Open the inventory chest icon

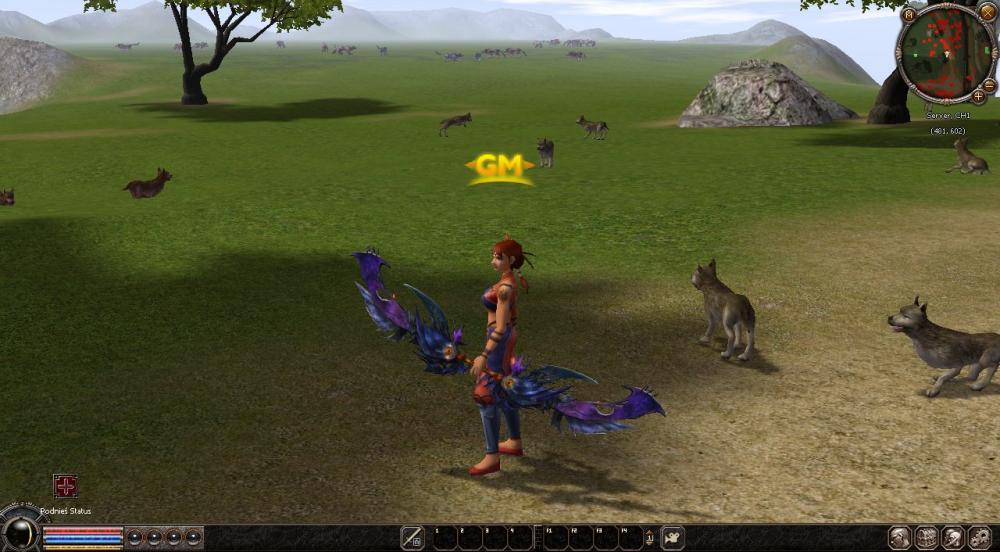coord(926,538)
